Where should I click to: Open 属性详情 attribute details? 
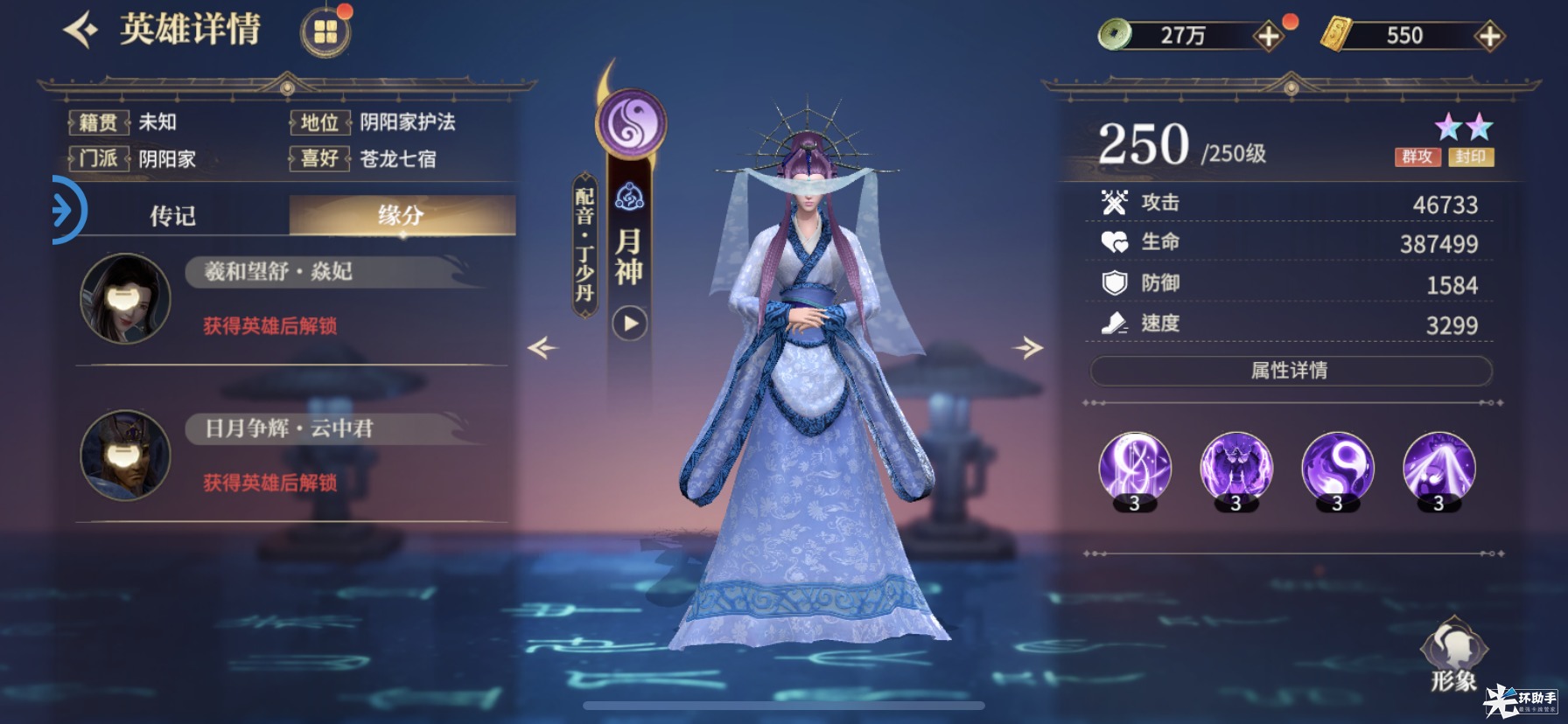pyautogui.click(x=1290, y=371)
